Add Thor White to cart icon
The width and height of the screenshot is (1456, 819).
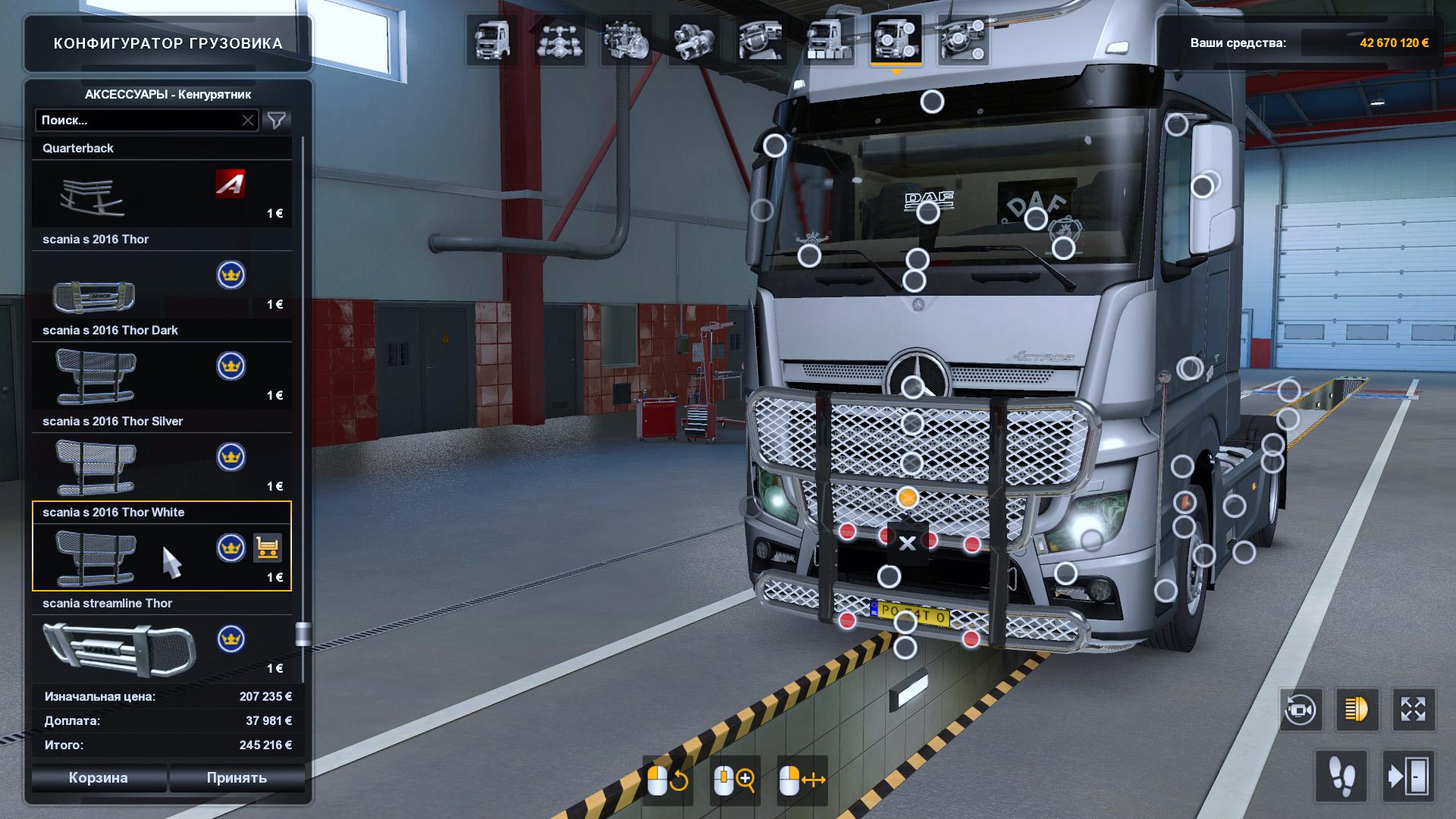click(x=267, y=548)
